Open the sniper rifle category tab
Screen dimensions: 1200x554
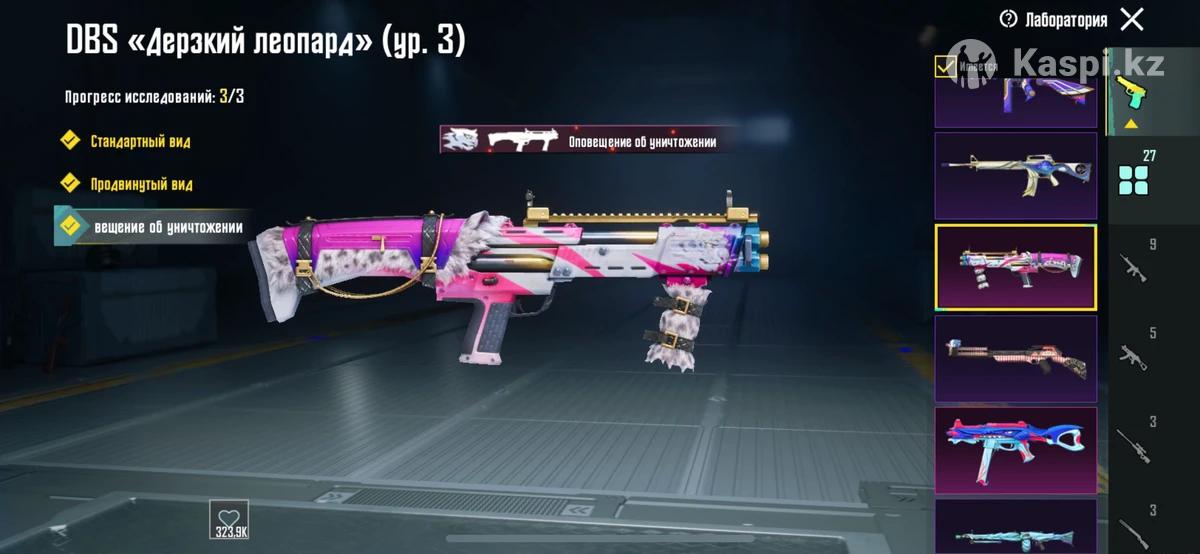coord(1135,440)
